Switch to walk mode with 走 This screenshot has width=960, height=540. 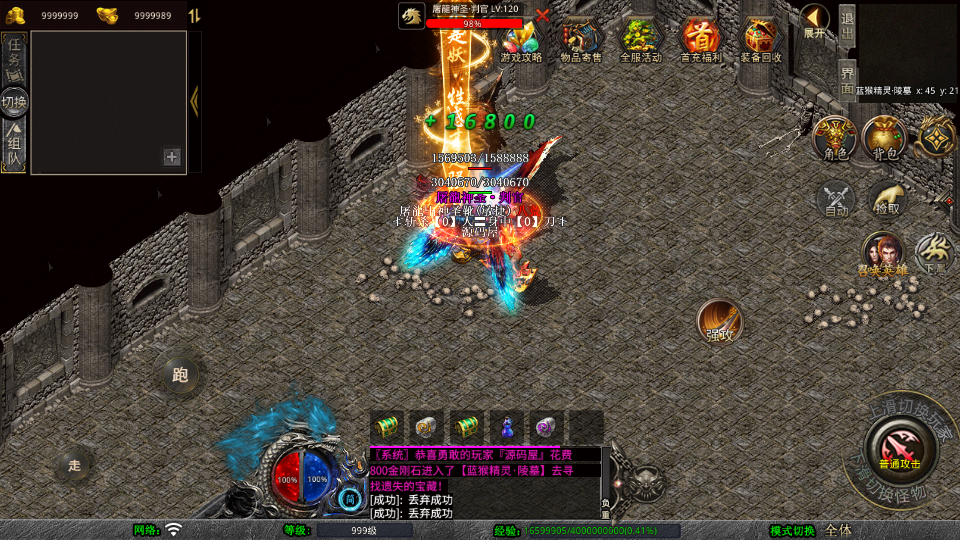tap(75, 465)
